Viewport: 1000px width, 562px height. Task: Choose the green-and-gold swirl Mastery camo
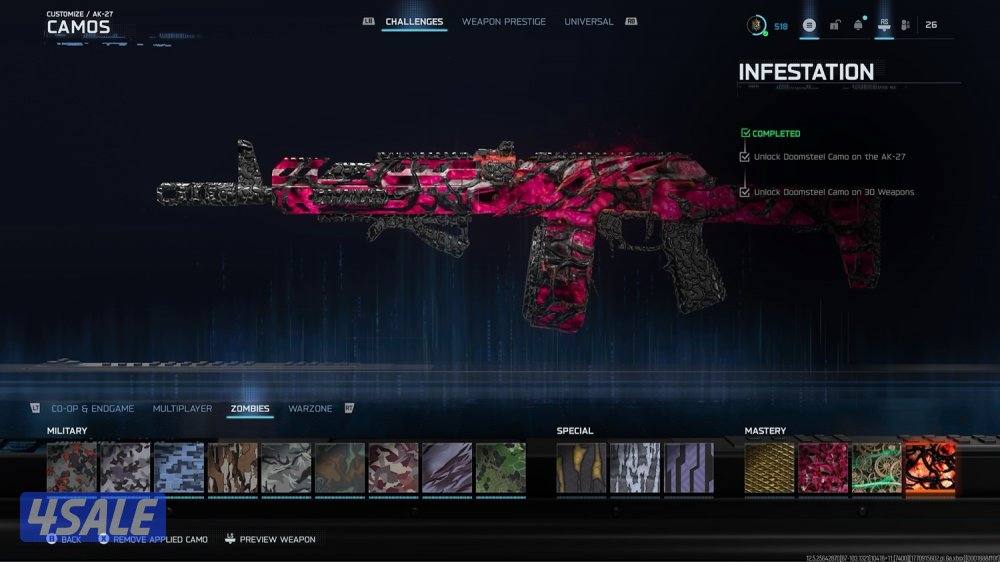(876, 468)
